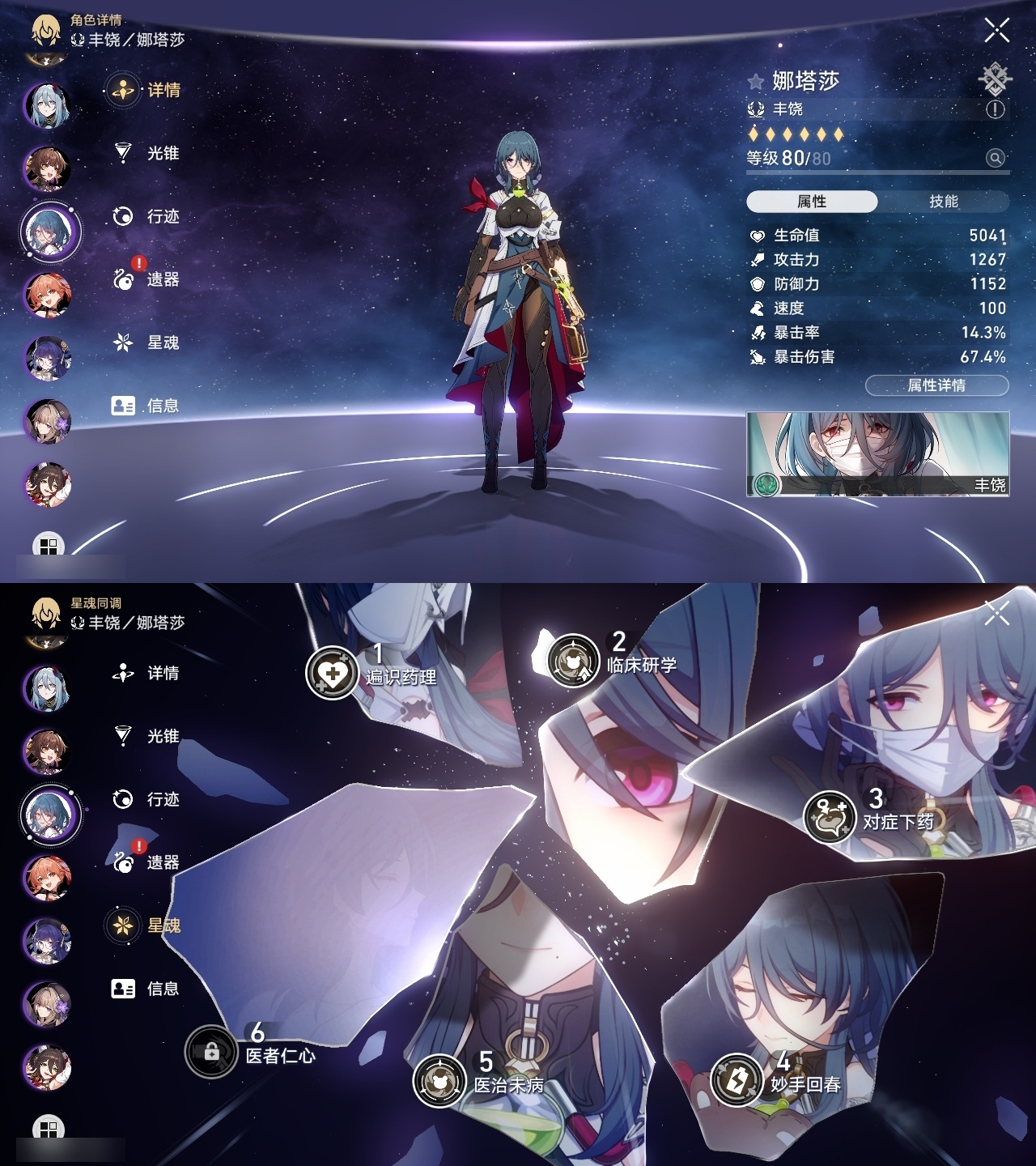Click the 暴击率 14.3% stat row

pyautogui.click(x=874, y=331)
